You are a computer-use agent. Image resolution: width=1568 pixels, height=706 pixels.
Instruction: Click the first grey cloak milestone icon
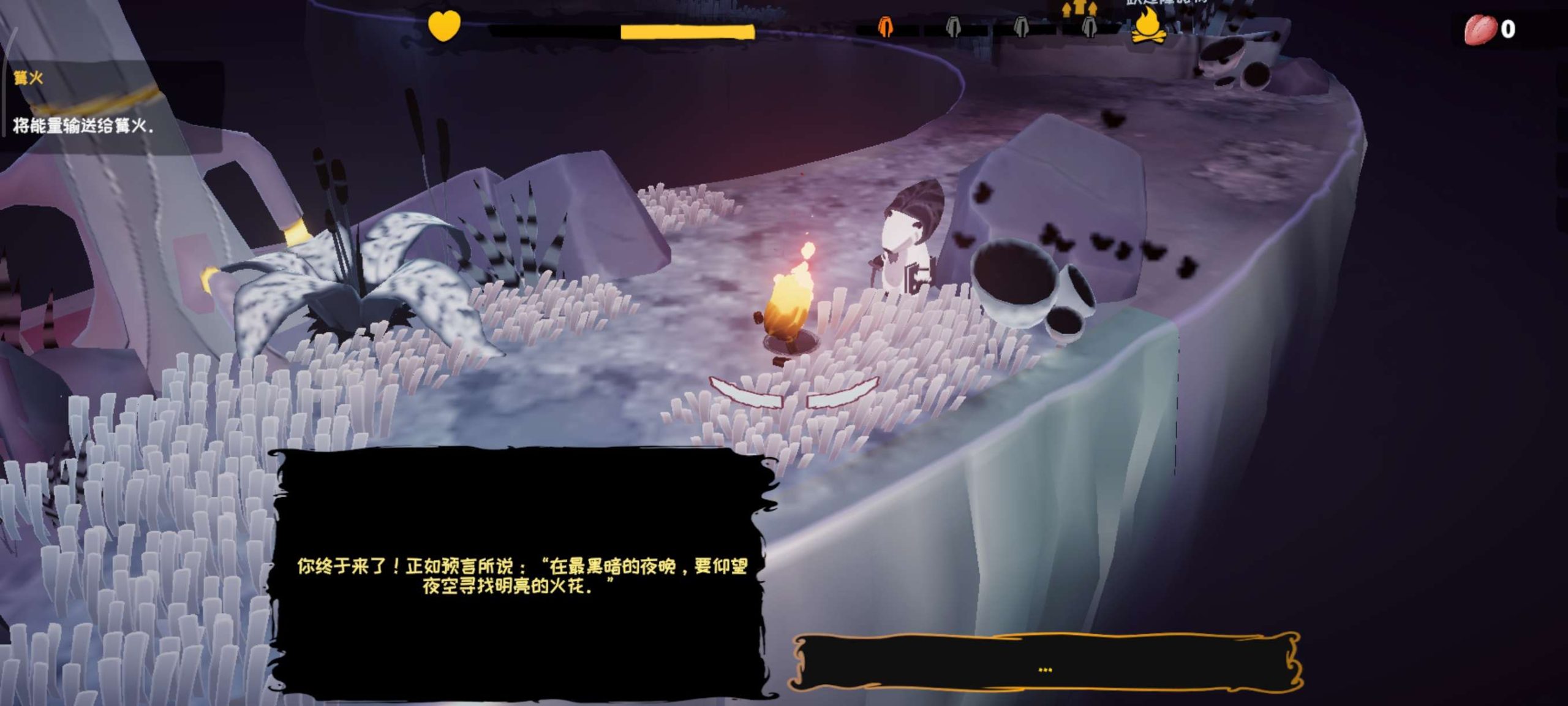(953, 28)
